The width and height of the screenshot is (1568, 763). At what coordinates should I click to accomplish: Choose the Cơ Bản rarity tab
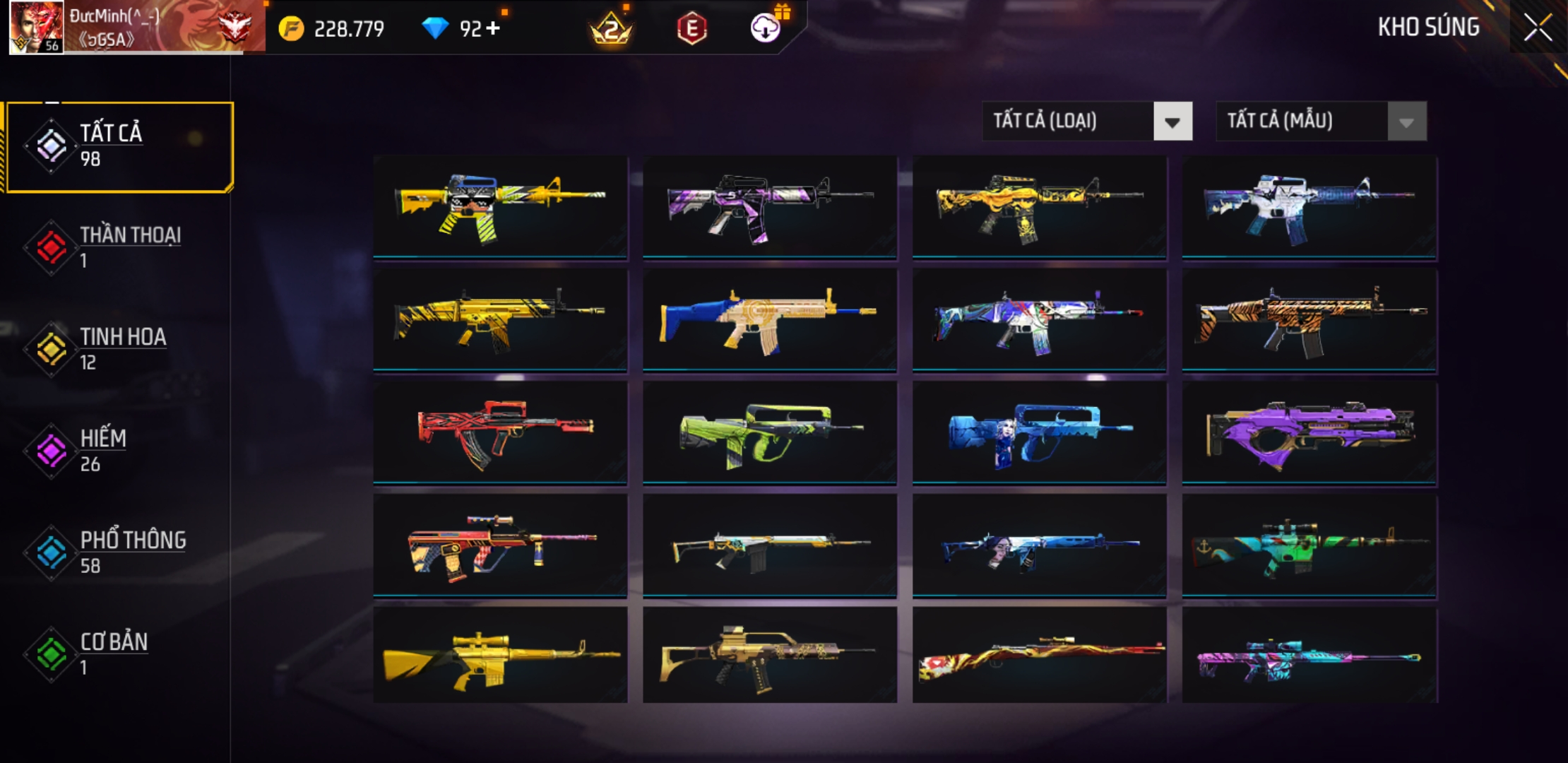pyautogui.click(x=120, y=654)
